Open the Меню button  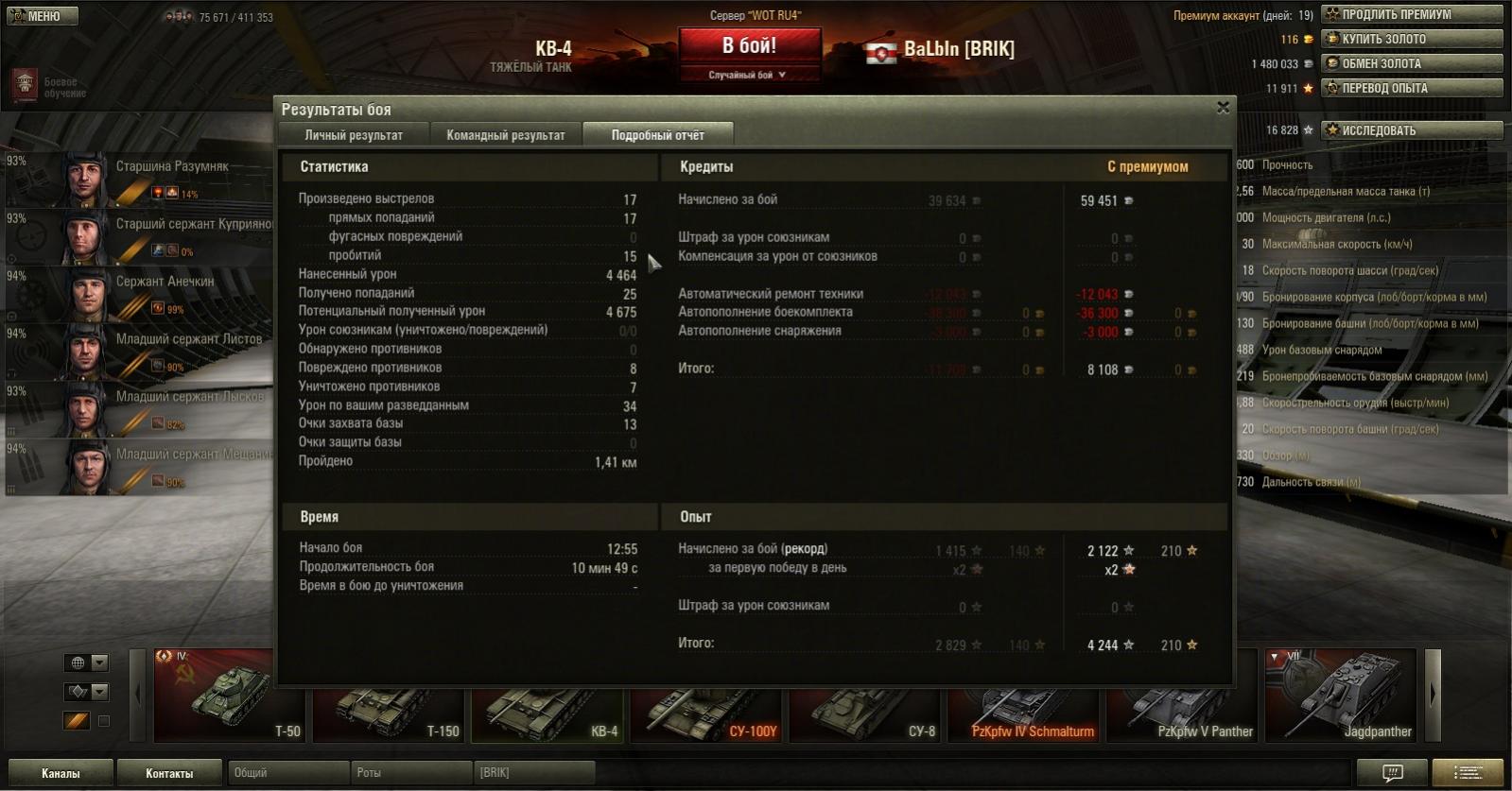[43, 16]
